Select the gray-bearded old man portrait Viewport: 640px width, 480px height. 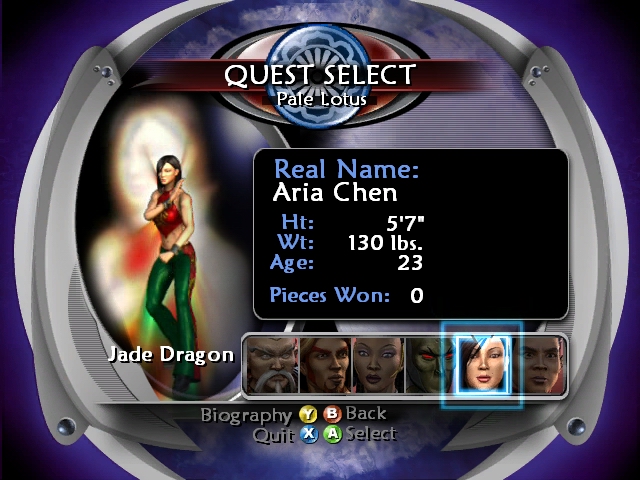[x=272, y=364]
